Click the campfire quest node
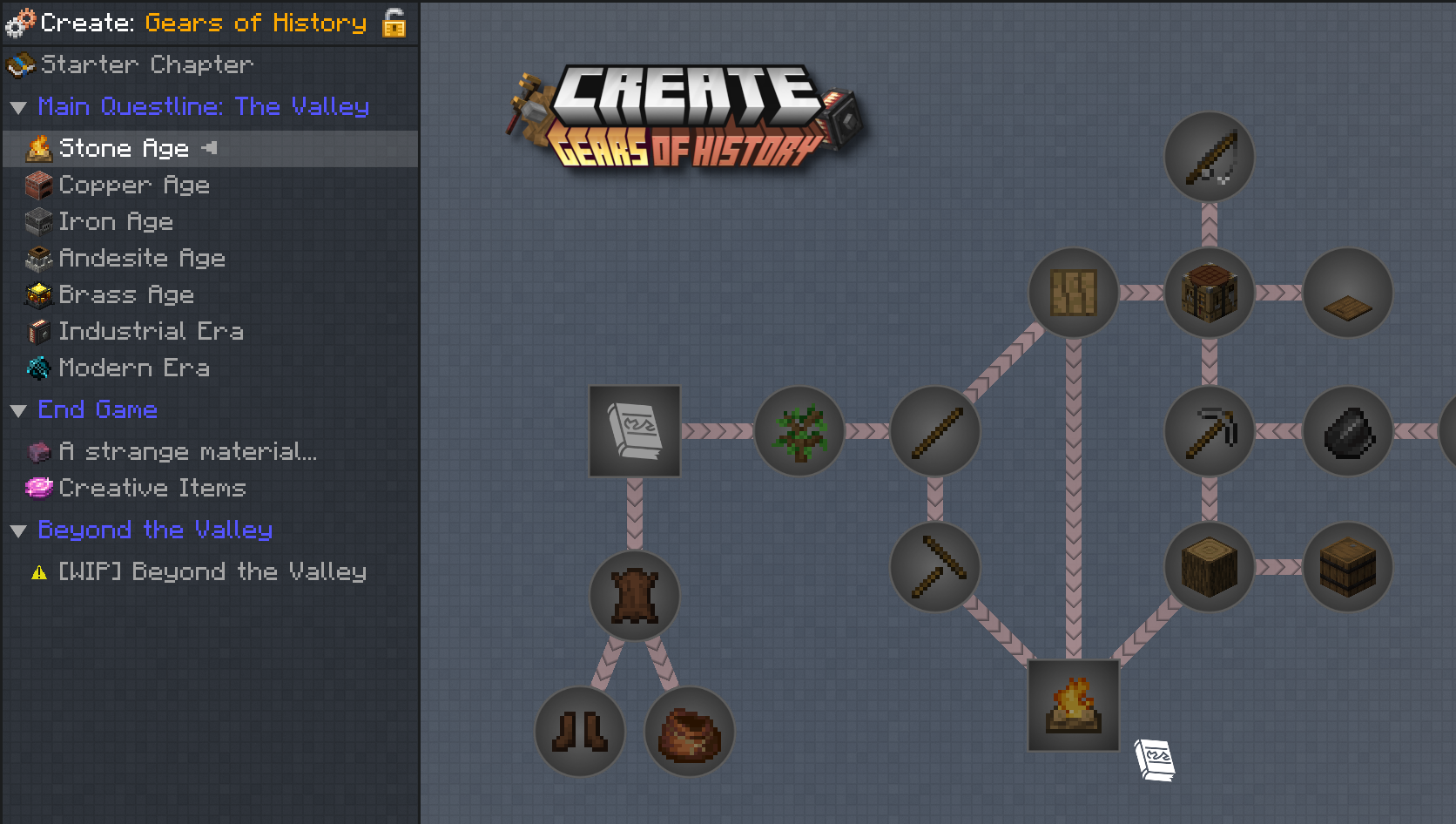1456x824 pixels. pyautogui.click(x=1073, y=706)
